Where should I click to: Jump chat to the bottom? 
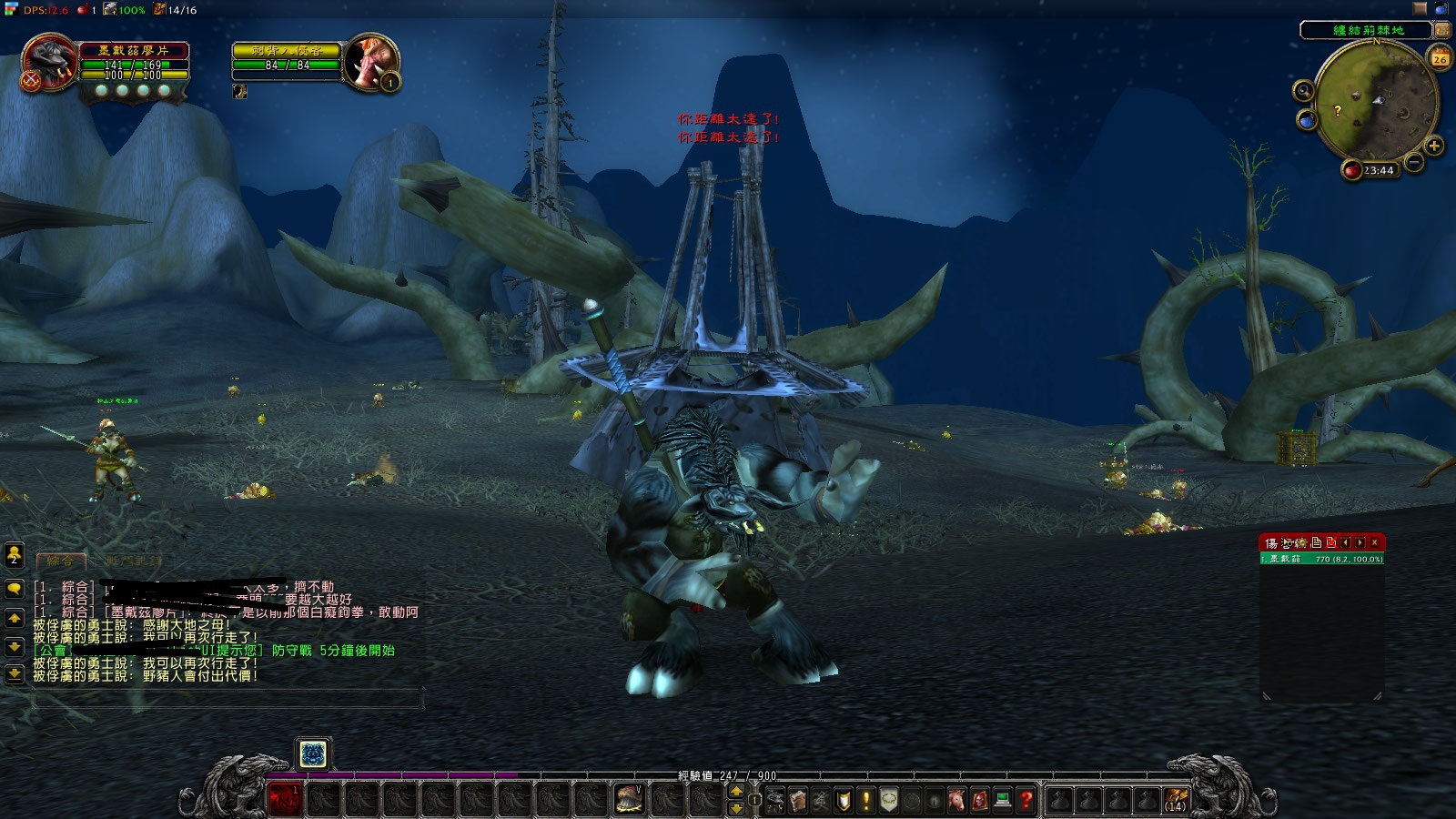pyautogui.click(x=14, y=674)
